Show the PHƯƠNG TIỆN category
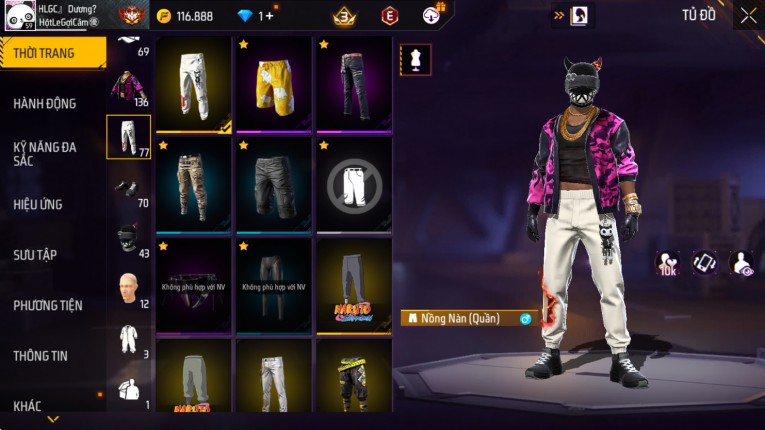This screenshot has height=430, width=765. tap(48, 305)
